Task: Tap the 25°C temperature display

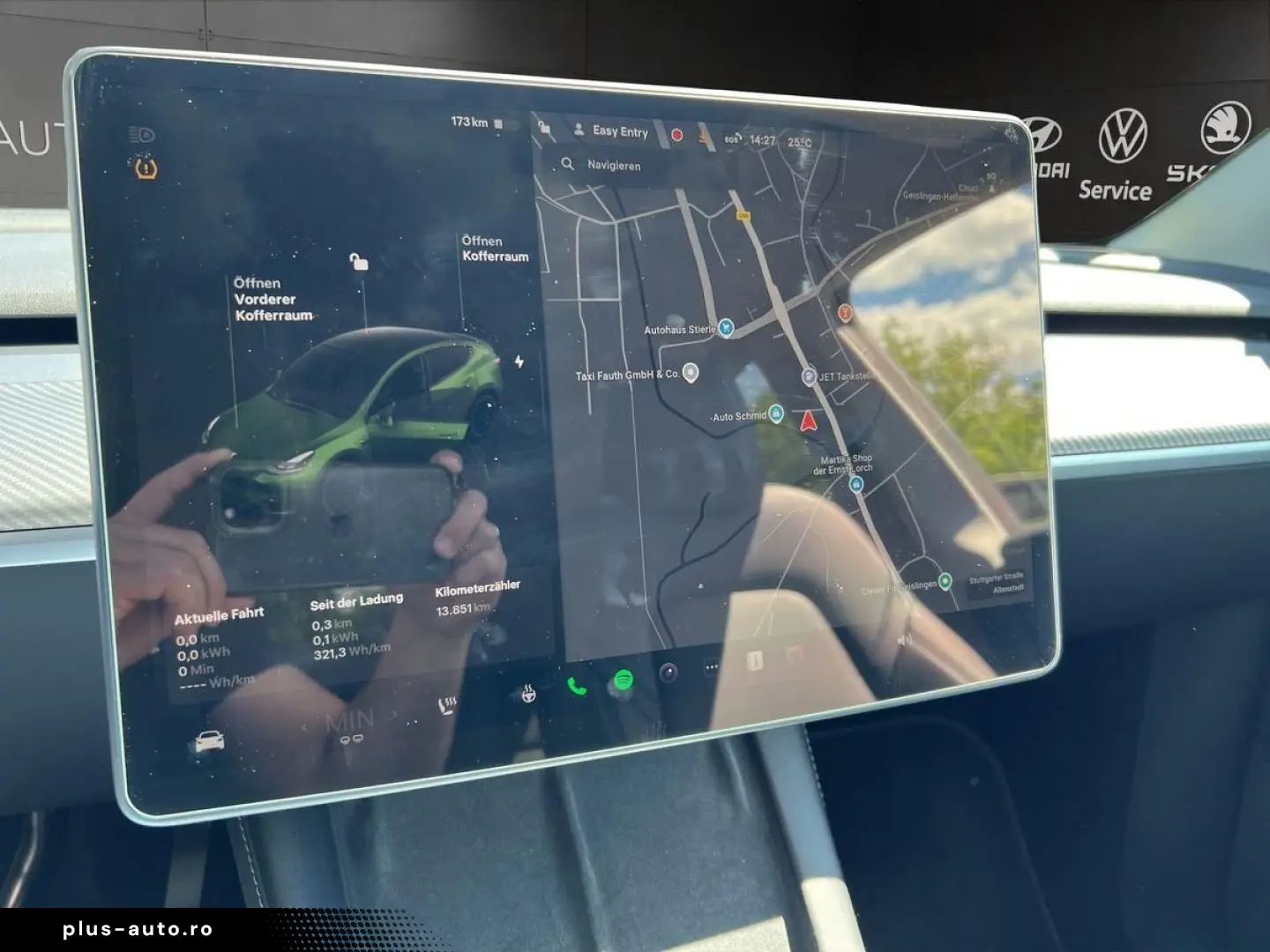Action: [800, 142]
